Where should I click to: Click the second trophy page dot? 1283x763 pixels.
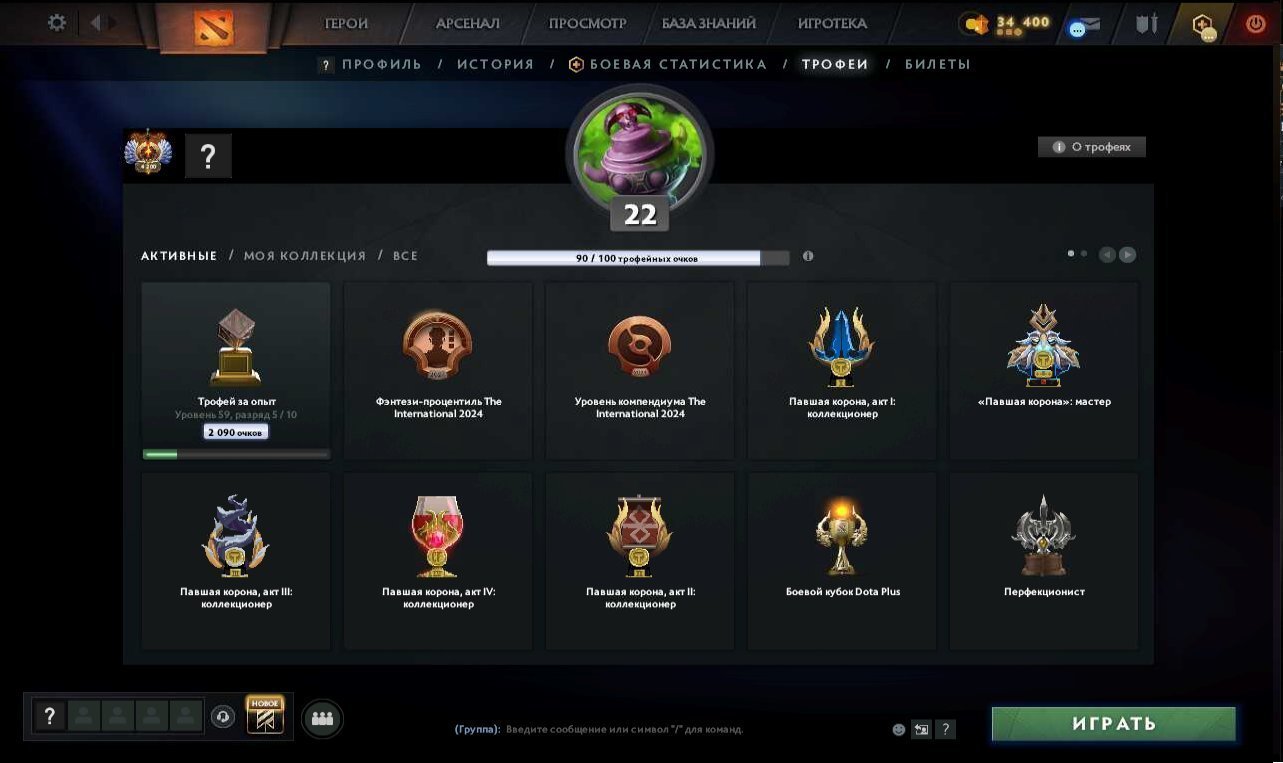coord(1082,254)
